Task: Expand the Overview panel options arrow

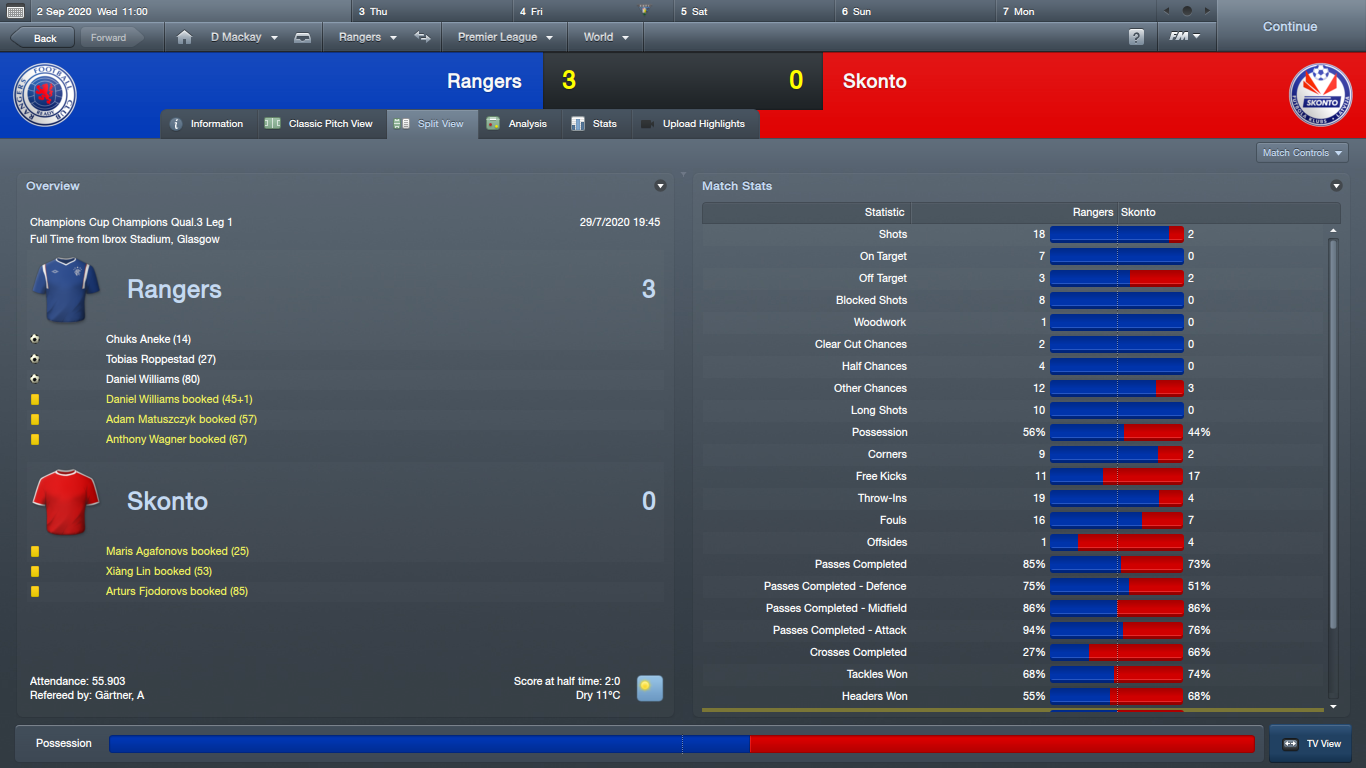Action: tap(660, 186)
